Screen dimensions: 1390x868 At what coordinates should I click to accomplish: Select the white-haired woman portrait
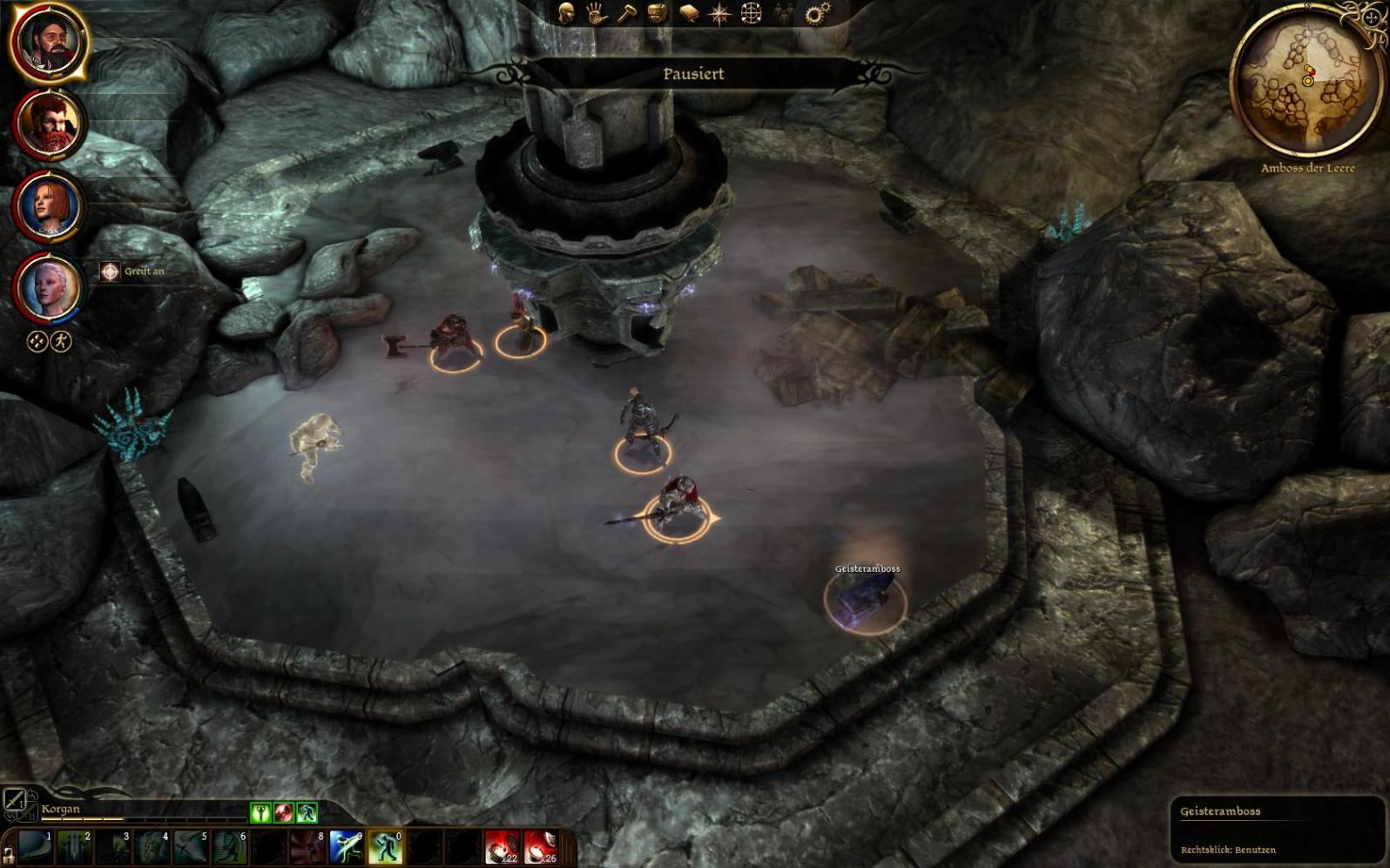point(49,288)
